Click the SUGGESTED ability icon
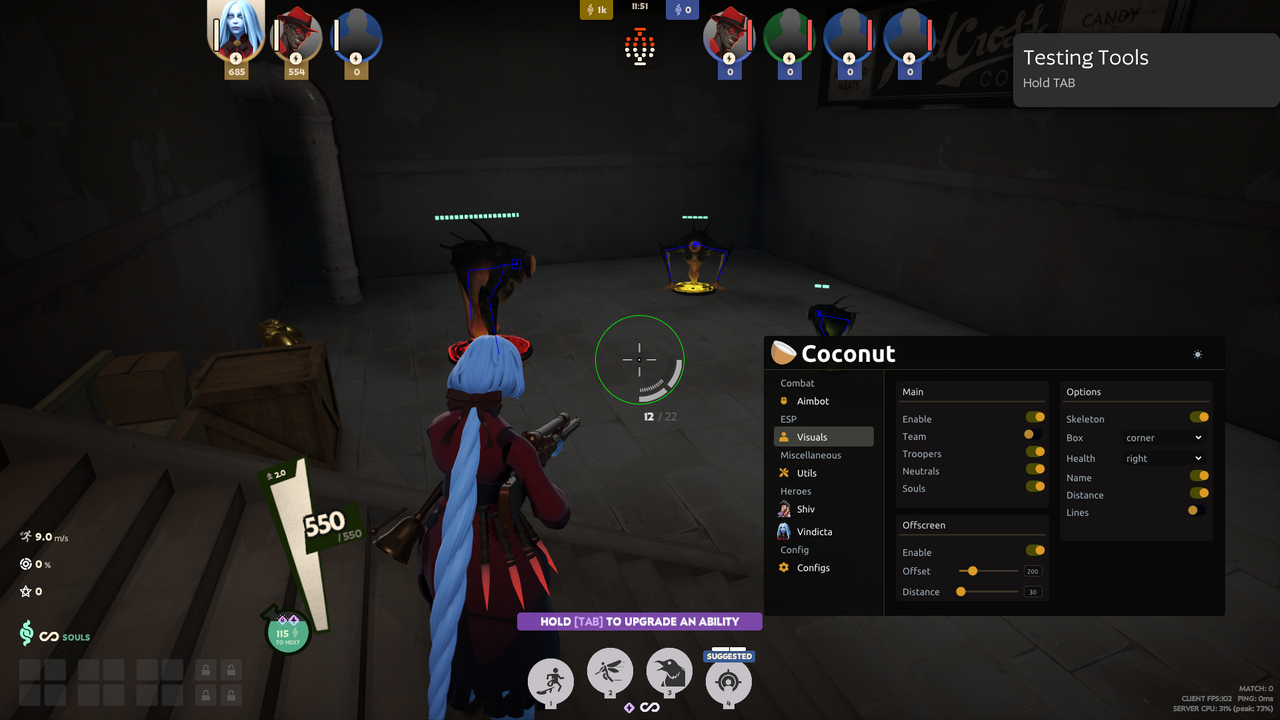 tap(728, 683)
